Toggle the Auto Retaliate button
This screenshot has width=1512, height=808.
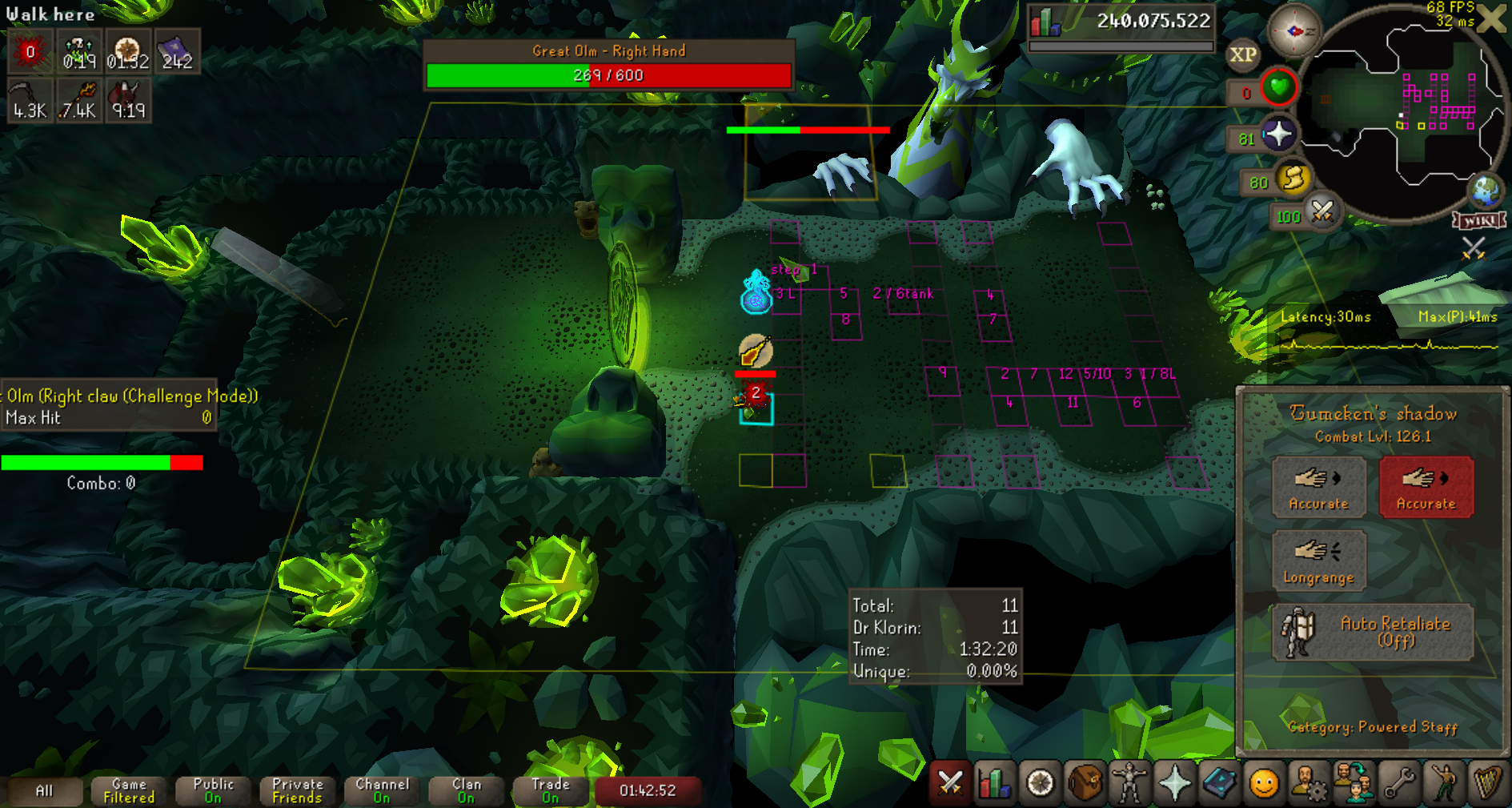pos(1373,632)
